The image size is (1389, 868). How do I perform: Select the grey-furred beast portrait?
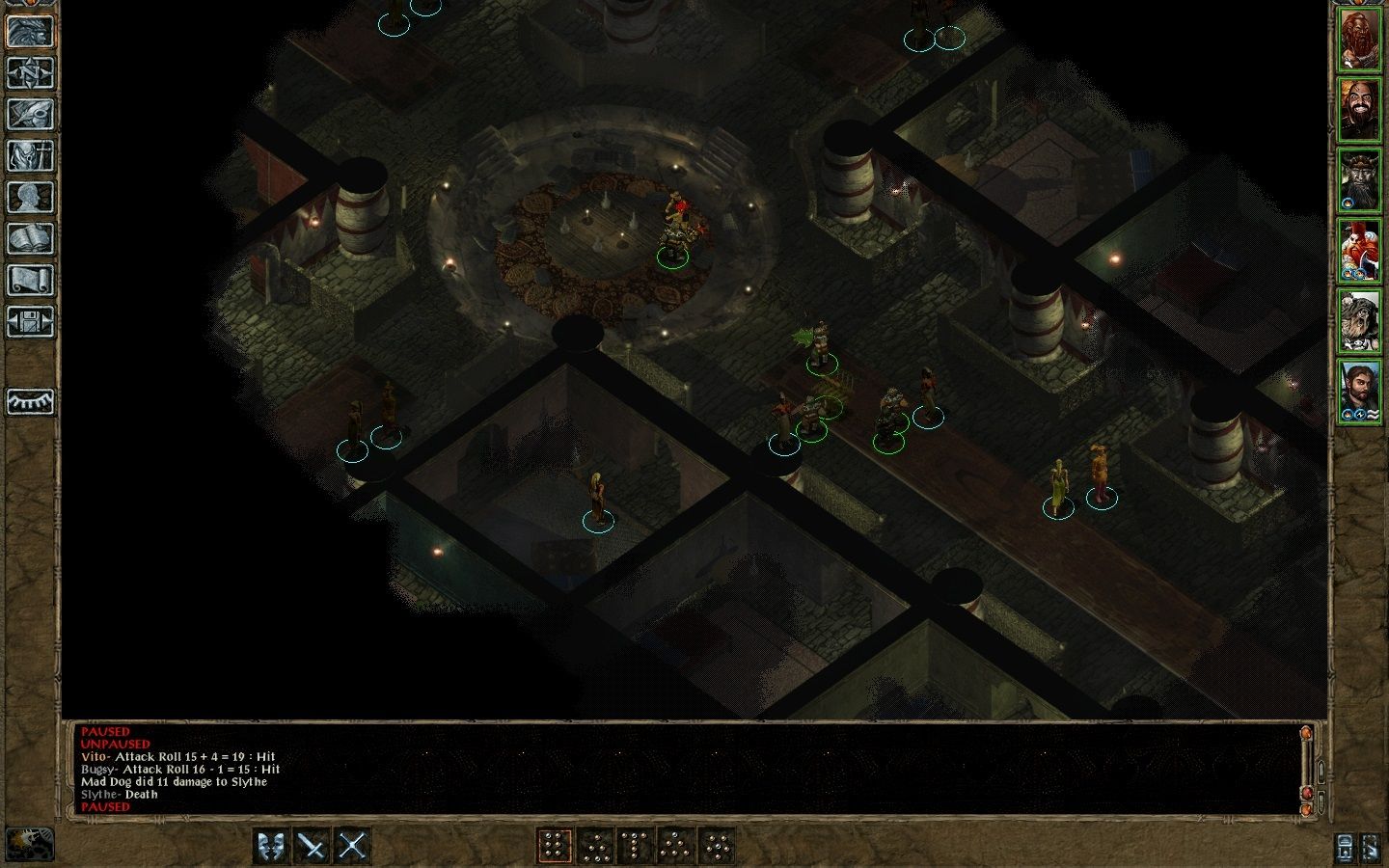coord(1360,320)
